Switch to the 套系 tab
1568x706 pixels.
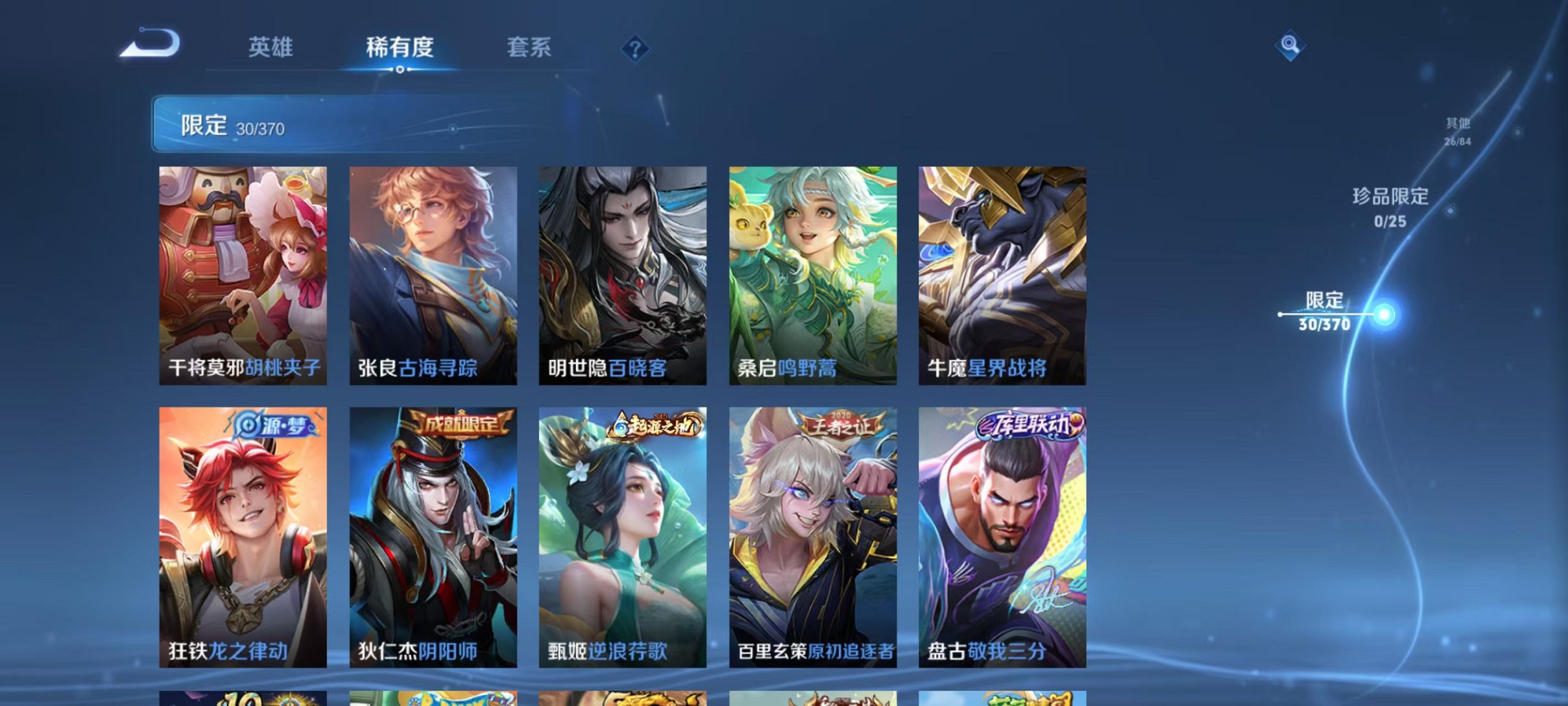(530, 47)
